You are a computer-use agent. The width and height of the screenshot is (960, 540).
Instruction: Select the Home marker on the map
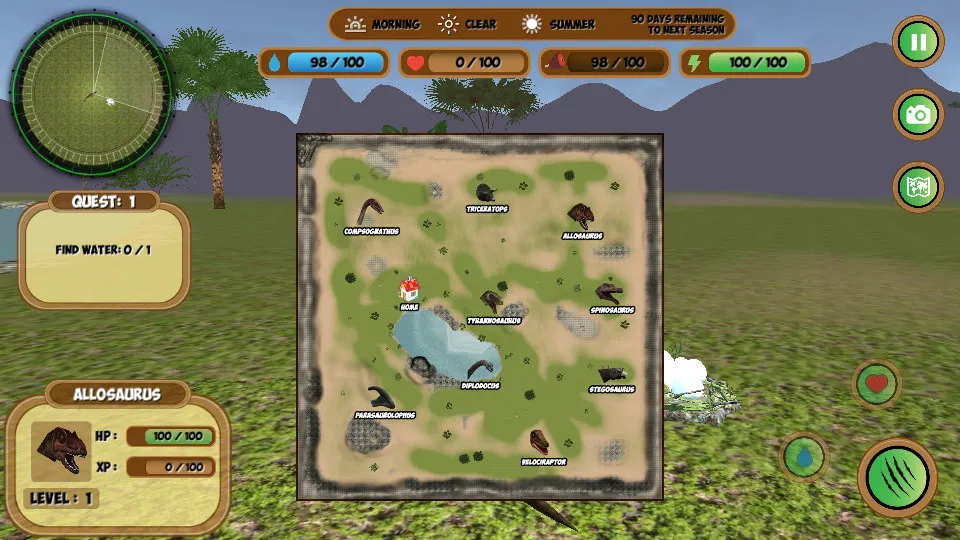(x=409, y=291)
